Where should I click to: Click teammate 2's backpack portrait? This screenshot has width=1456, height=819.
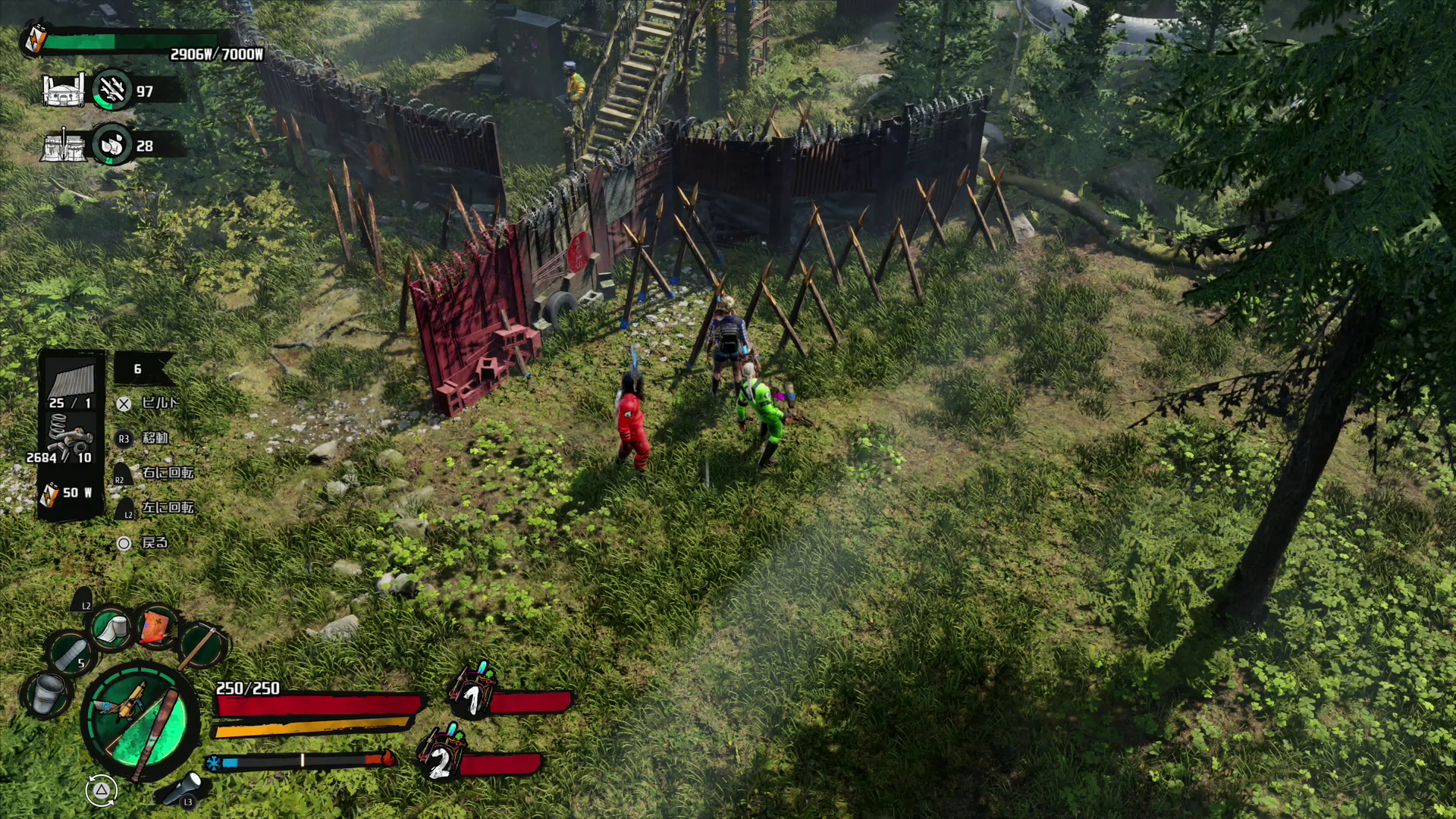pyautogui.click(x=441, y=753)
